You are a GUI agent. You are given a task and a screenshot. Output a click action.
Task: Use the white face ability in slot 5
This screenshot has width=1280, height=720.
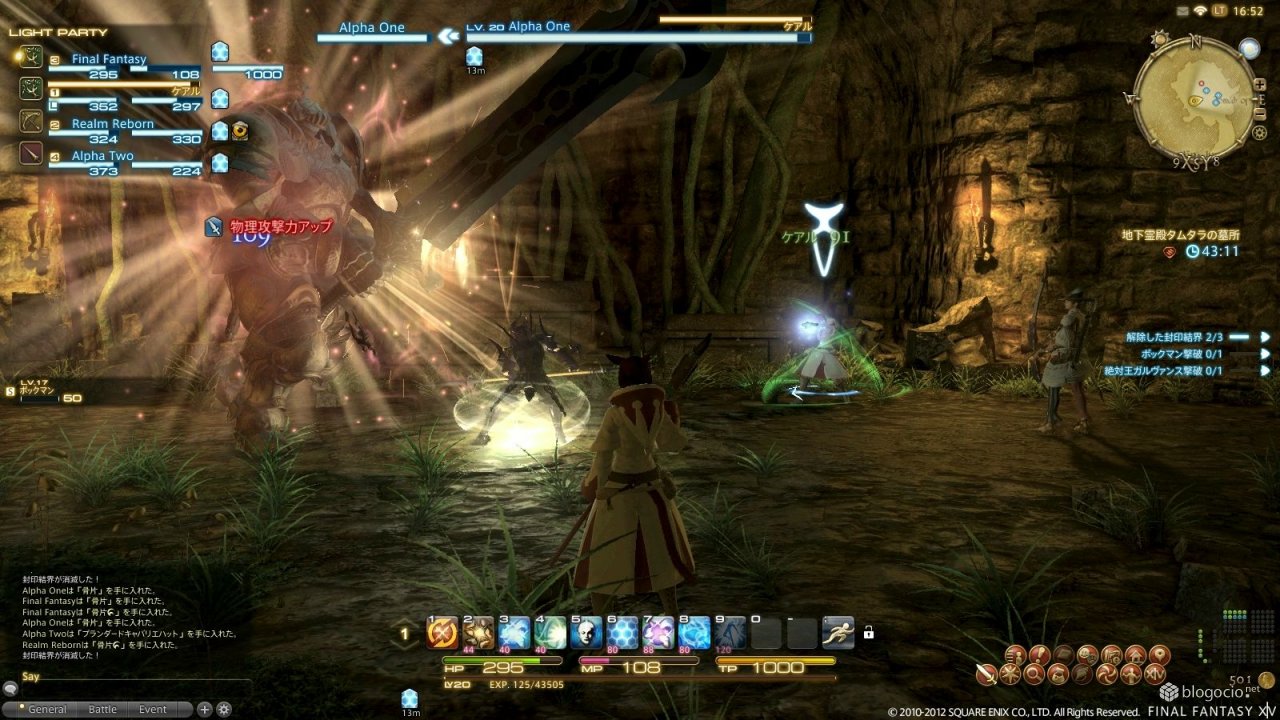pyautogui.click(x=586, y=633)
